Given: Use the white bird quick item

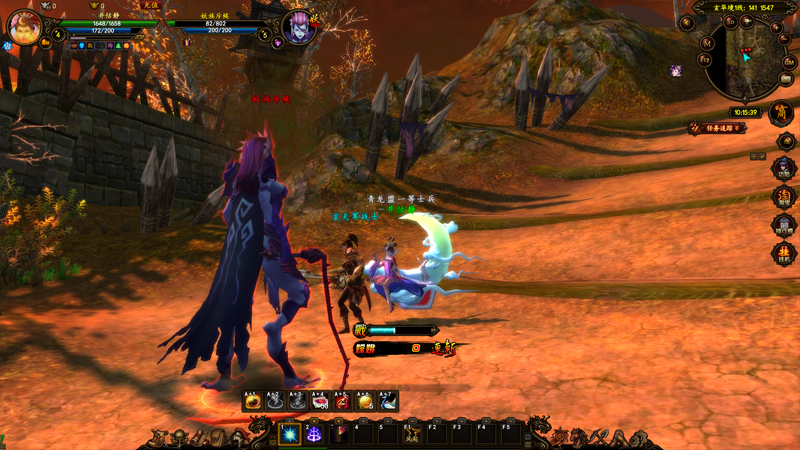Looking at the screenshot, I should [x=388, y=401].
